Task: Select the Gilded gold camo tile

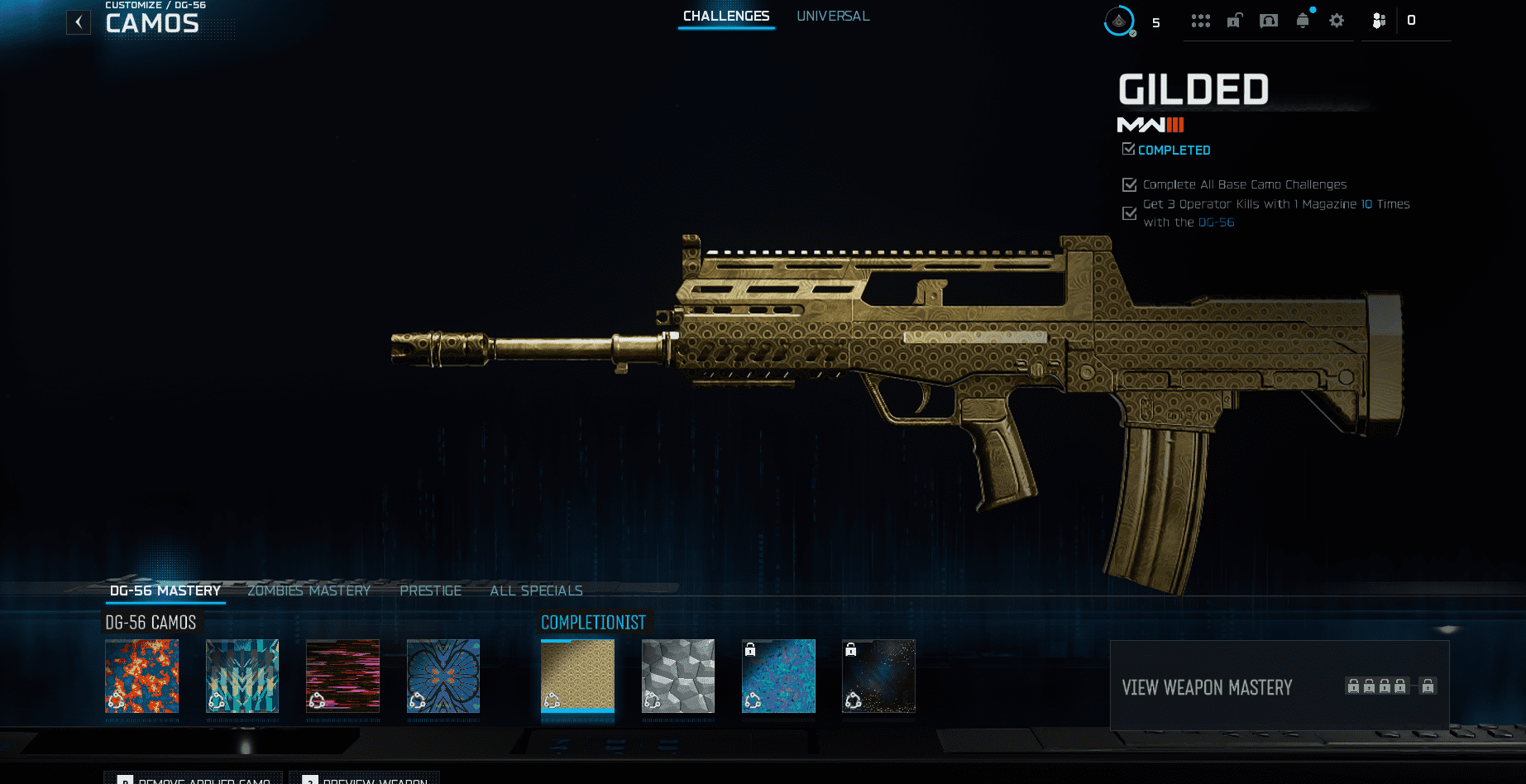Action: pos(577,676)
